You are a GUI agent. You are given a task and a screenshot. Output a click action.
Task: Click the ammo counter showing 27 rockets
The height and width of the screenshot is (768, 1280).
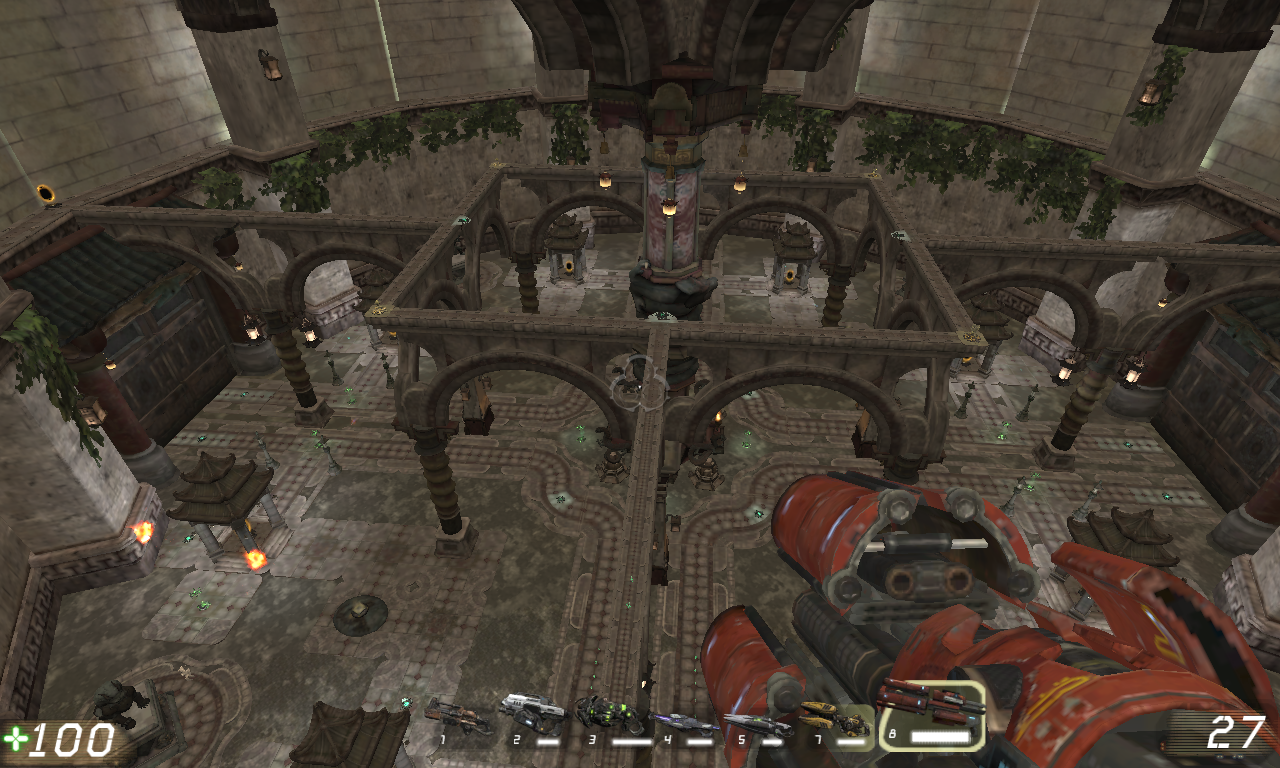point(1235,733)
